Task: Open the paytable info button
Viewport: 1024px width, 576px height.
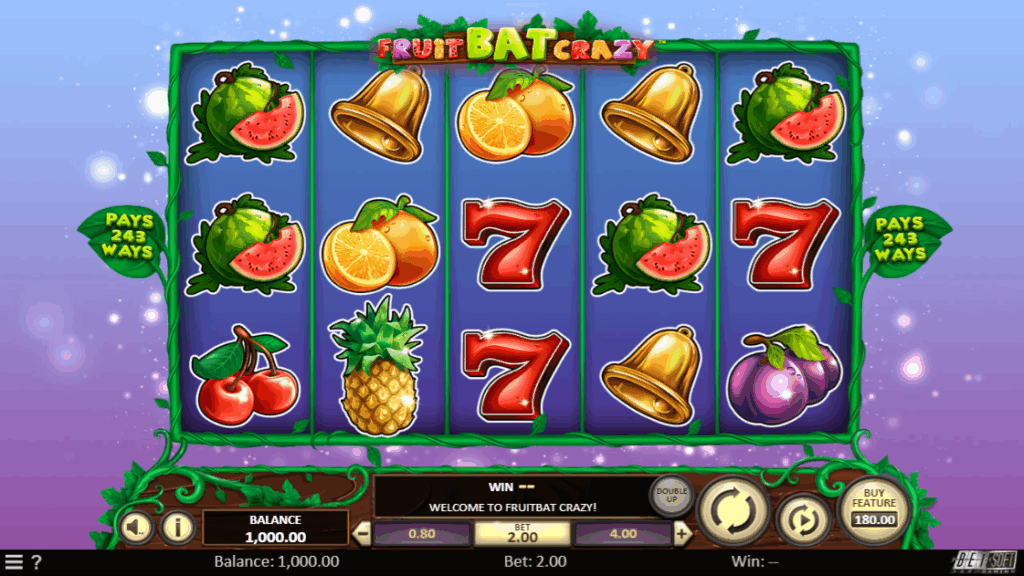Action: point(178,525)
